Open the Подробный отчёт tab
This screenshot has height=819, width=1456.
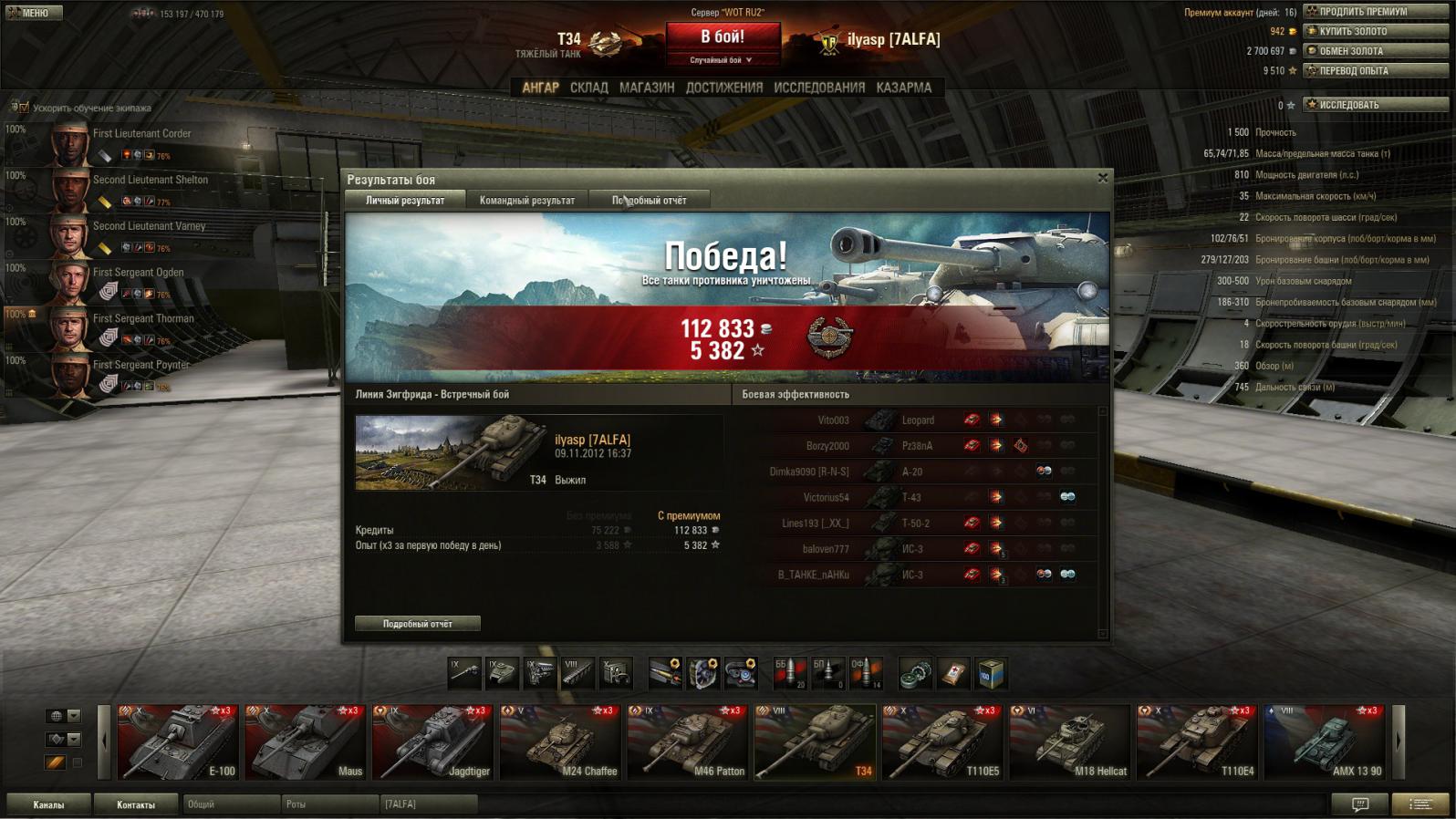[649, 201]
